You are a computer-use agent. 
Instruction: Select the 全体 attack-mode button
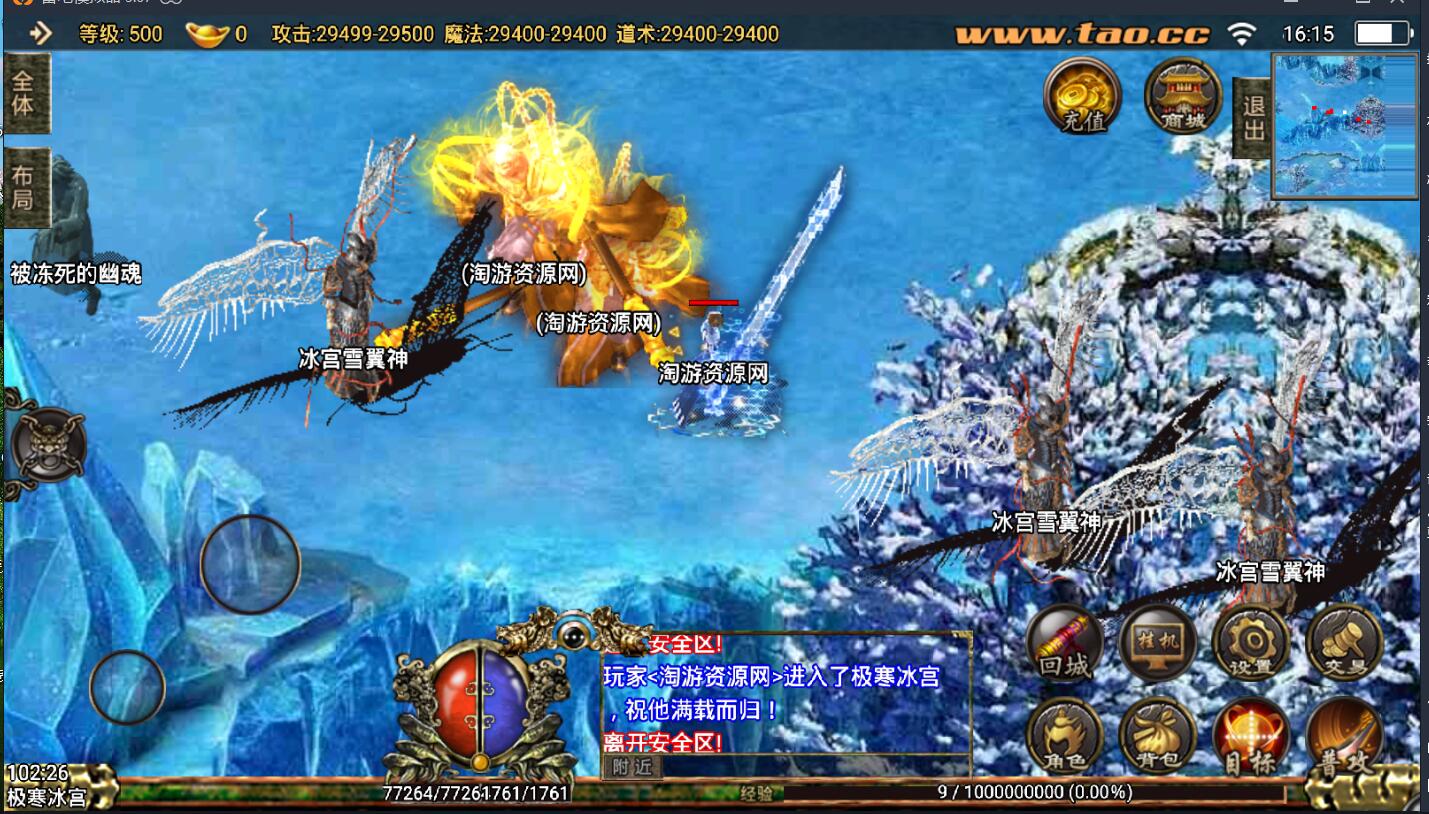click(24, 93)
